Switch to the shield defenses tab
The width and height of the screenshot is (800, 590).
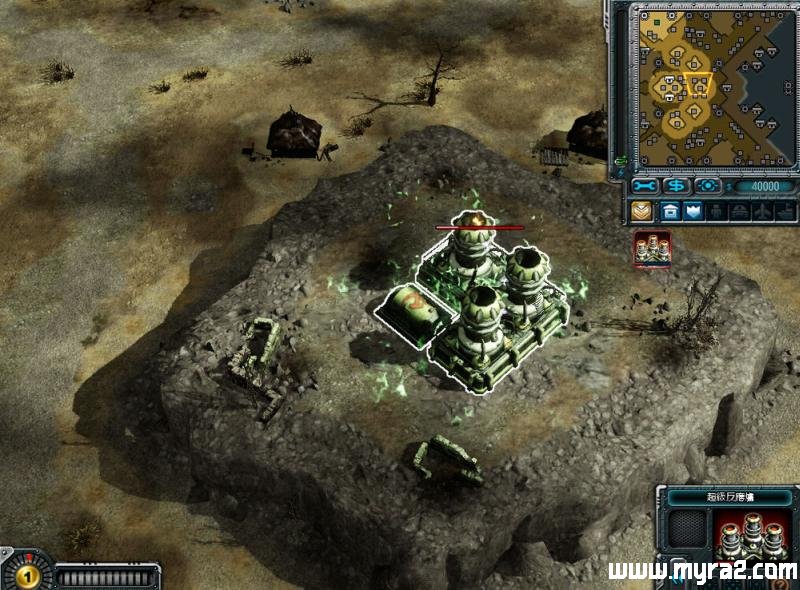pyautogui.click(x=694, y=211)
